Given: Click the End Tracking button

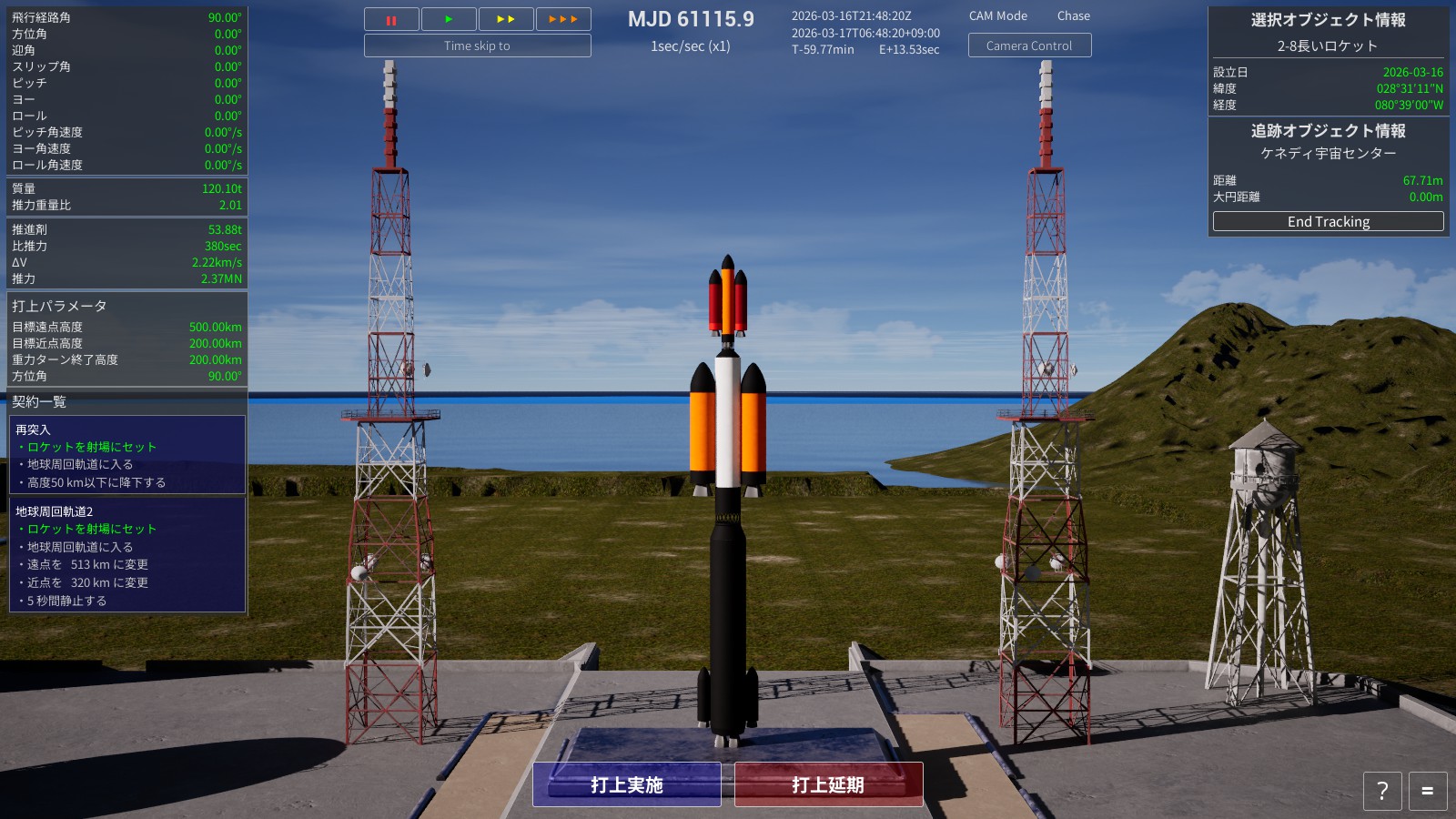Looking at the screenshot, I should tap(1328, 221).
